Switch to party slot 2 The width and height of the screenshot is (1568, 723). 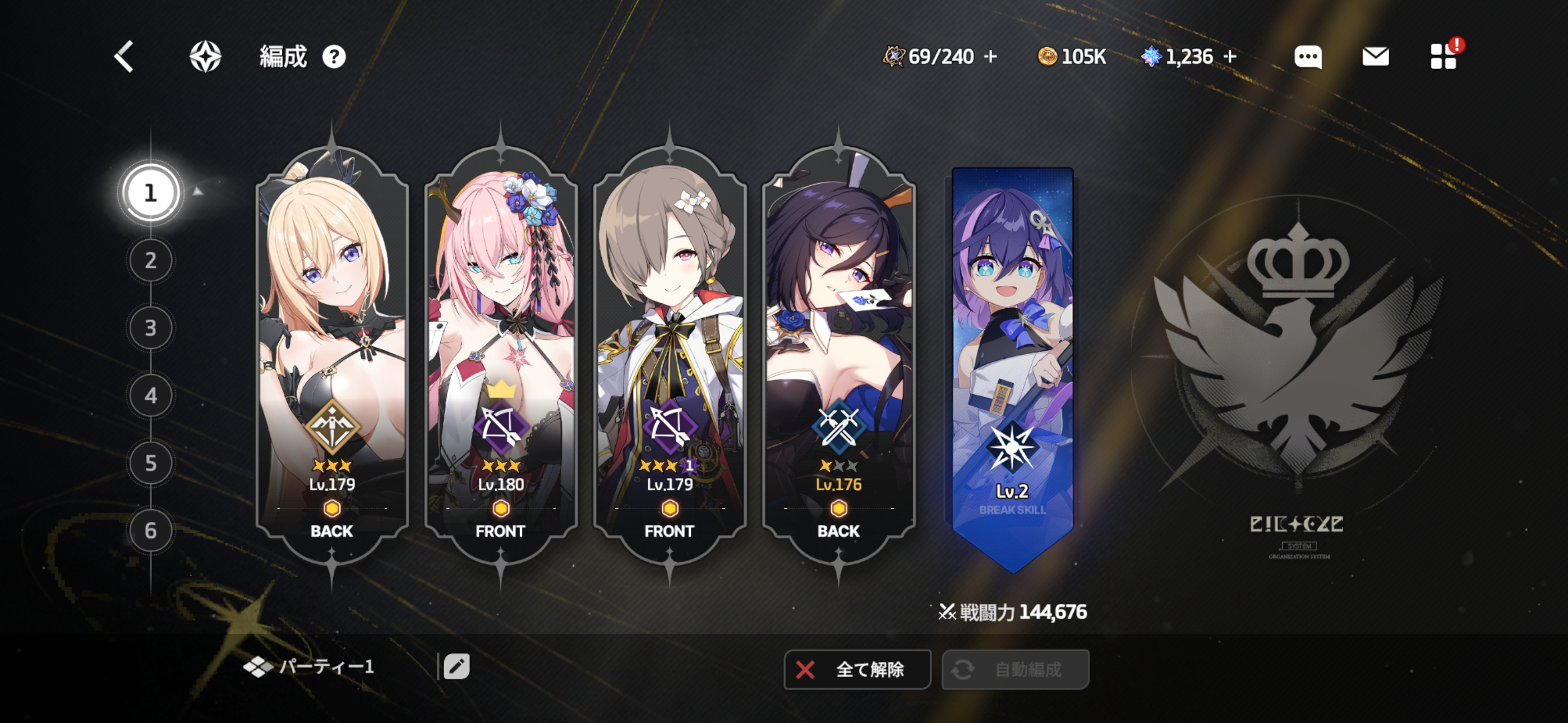(x=150, y=261)
